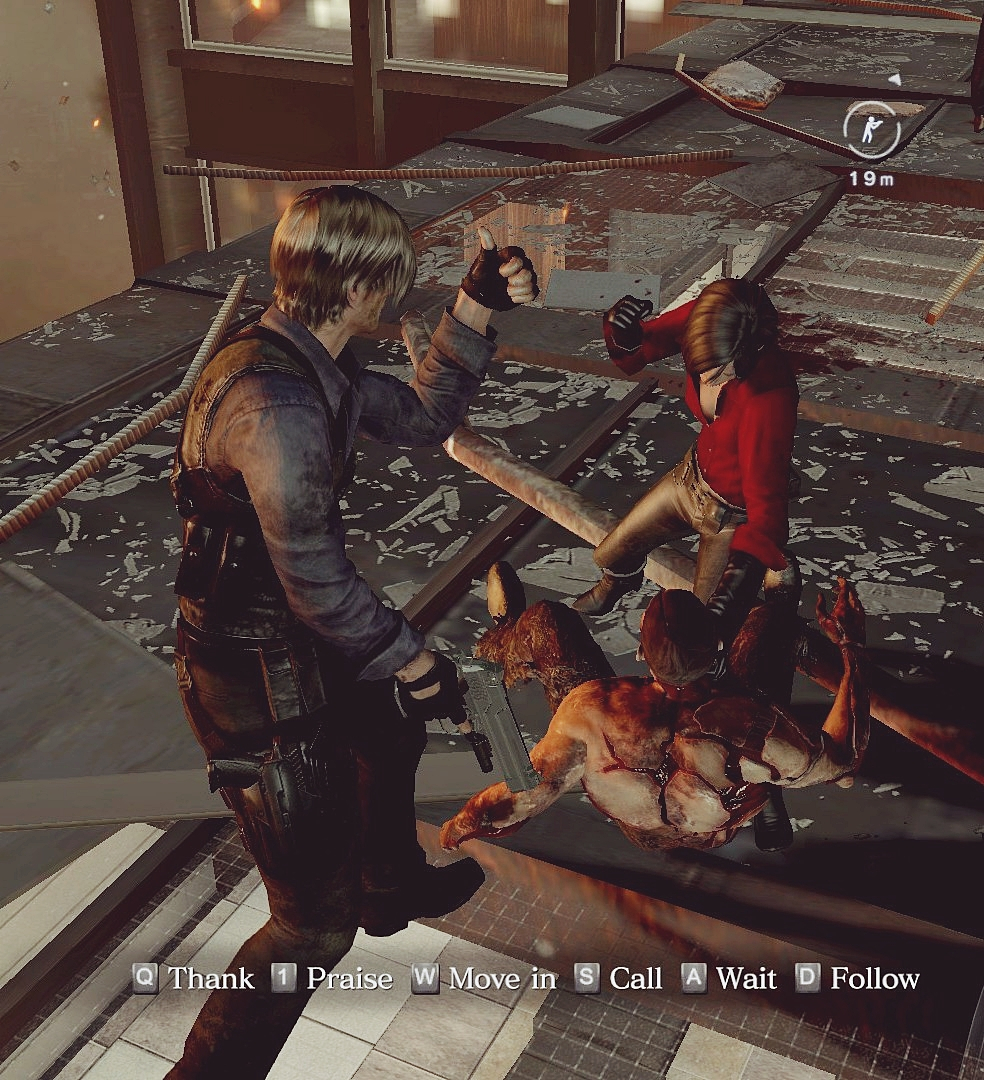This screenshot has height=1080, width=984.
Task: Choose the Follow command
Action: [x=857, y=978]
